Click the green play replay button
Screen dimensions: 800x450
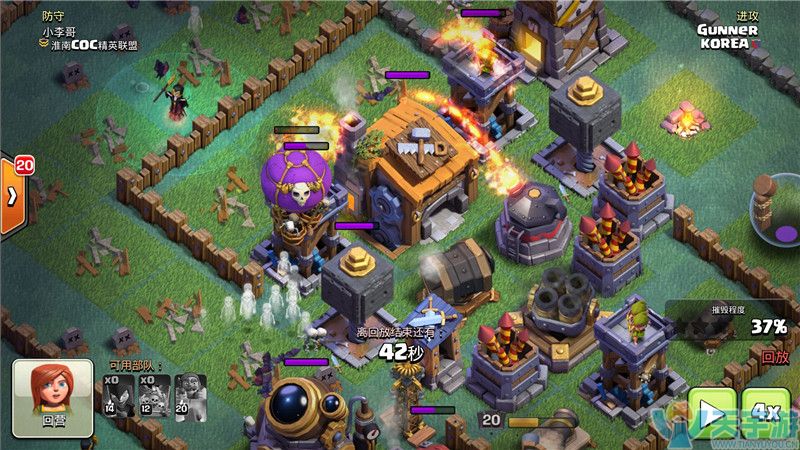(711, 414)
